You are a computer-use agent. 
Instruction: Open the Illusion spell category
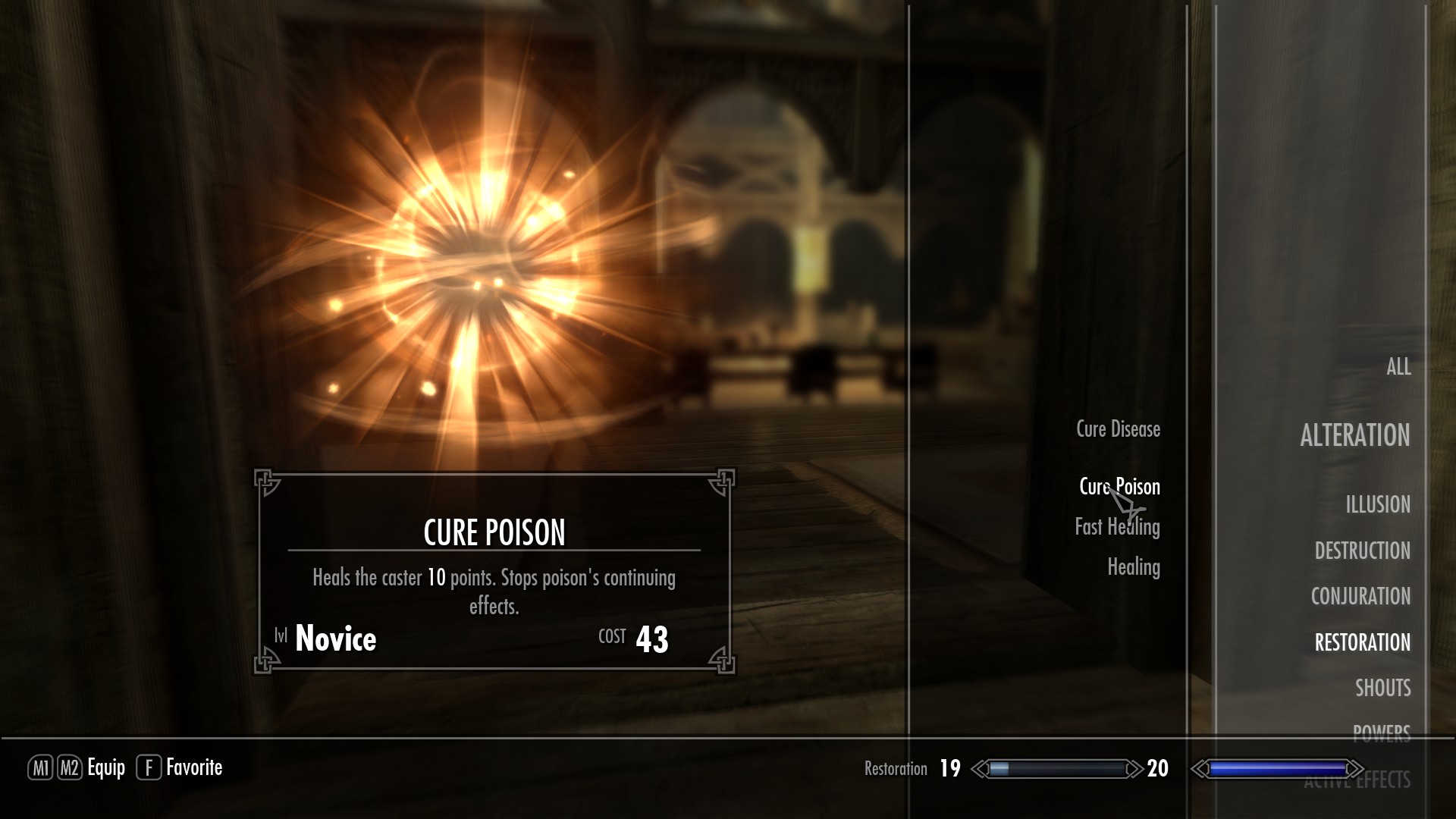coord(1377,504)
